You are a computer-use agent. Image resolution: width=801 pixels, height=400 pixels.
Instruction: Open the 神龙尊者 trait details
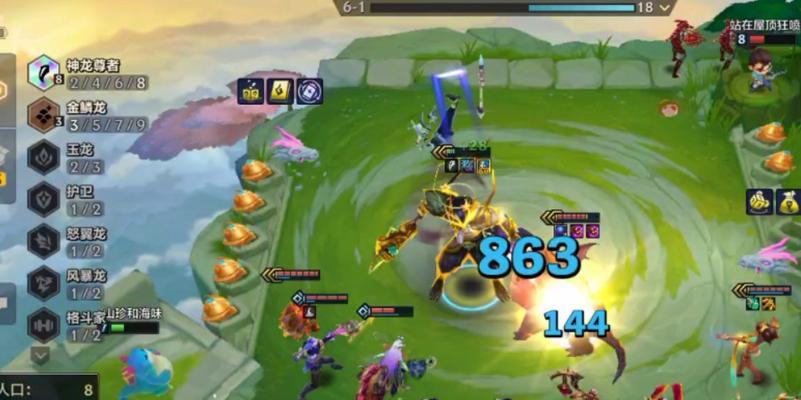[44, 73]
